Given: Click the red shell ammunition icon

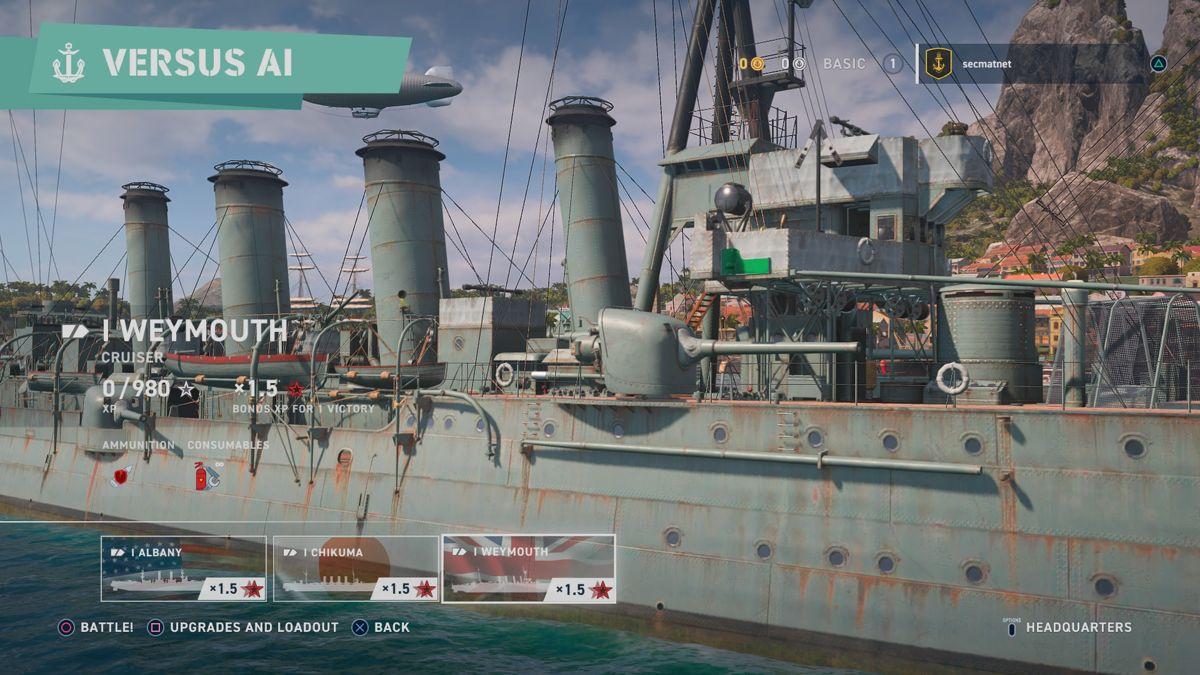Looking at the screenshot, I should point(121,475).
